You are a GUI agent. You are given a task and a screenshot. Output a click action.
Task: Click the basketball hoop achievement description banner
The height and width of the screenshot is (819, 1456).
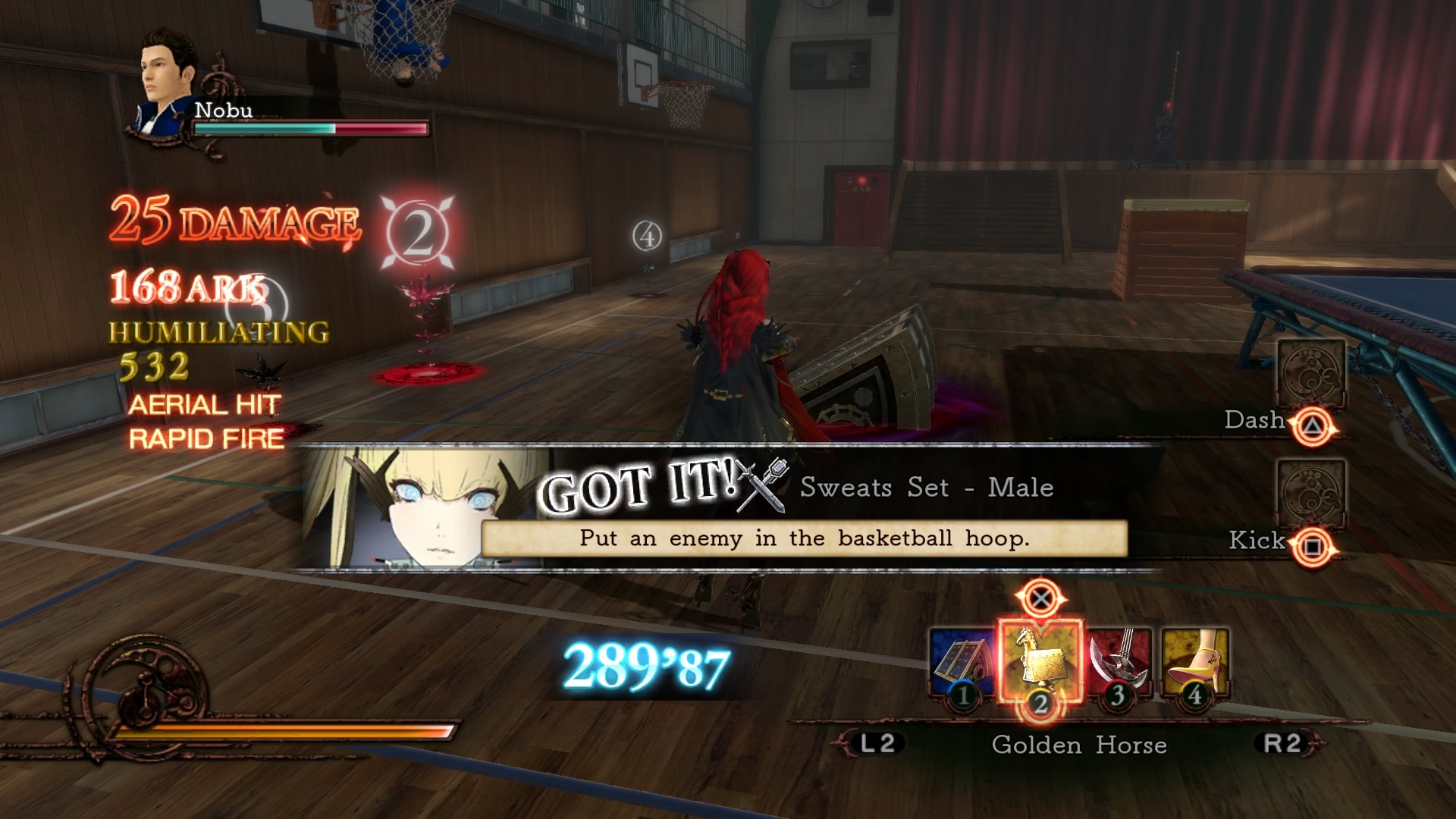[804, 538]
